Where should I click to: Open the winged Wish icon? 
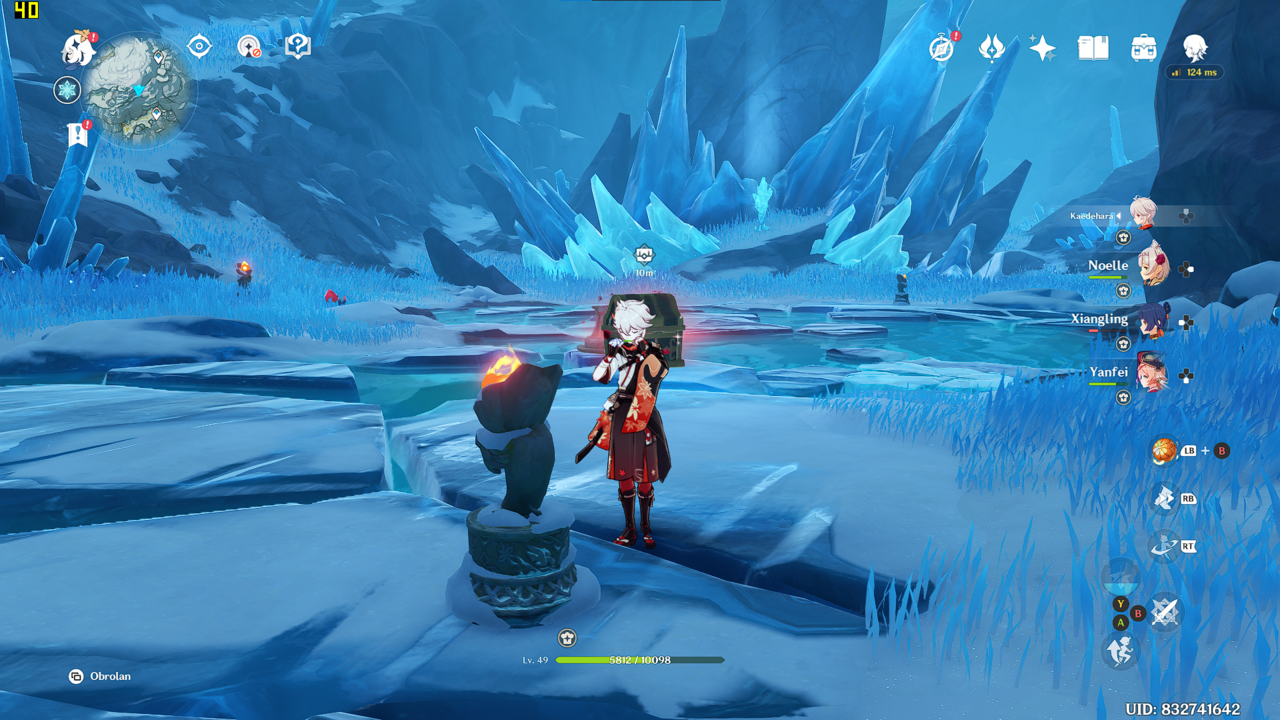coord(991,48)
